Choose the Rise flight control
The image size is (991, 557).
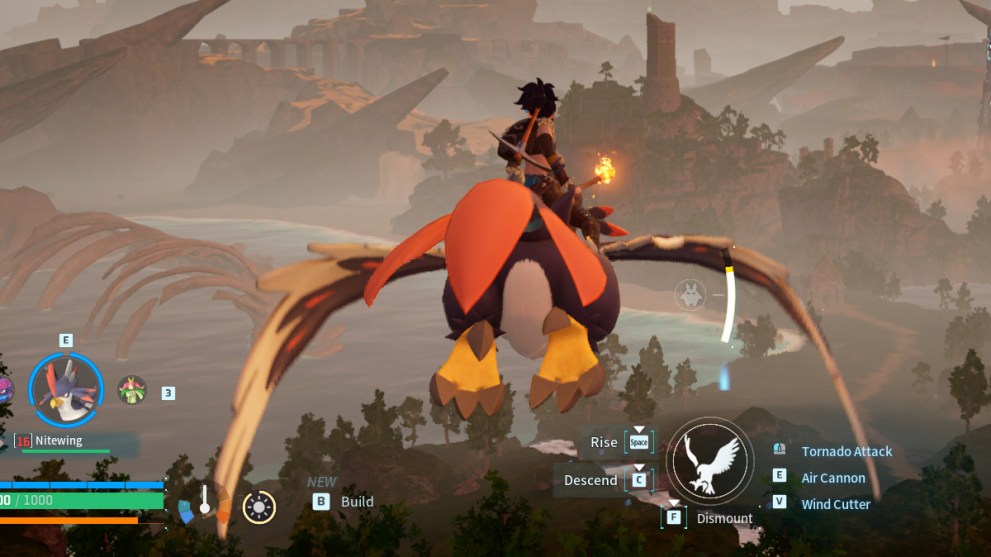(x=604, y=442)
